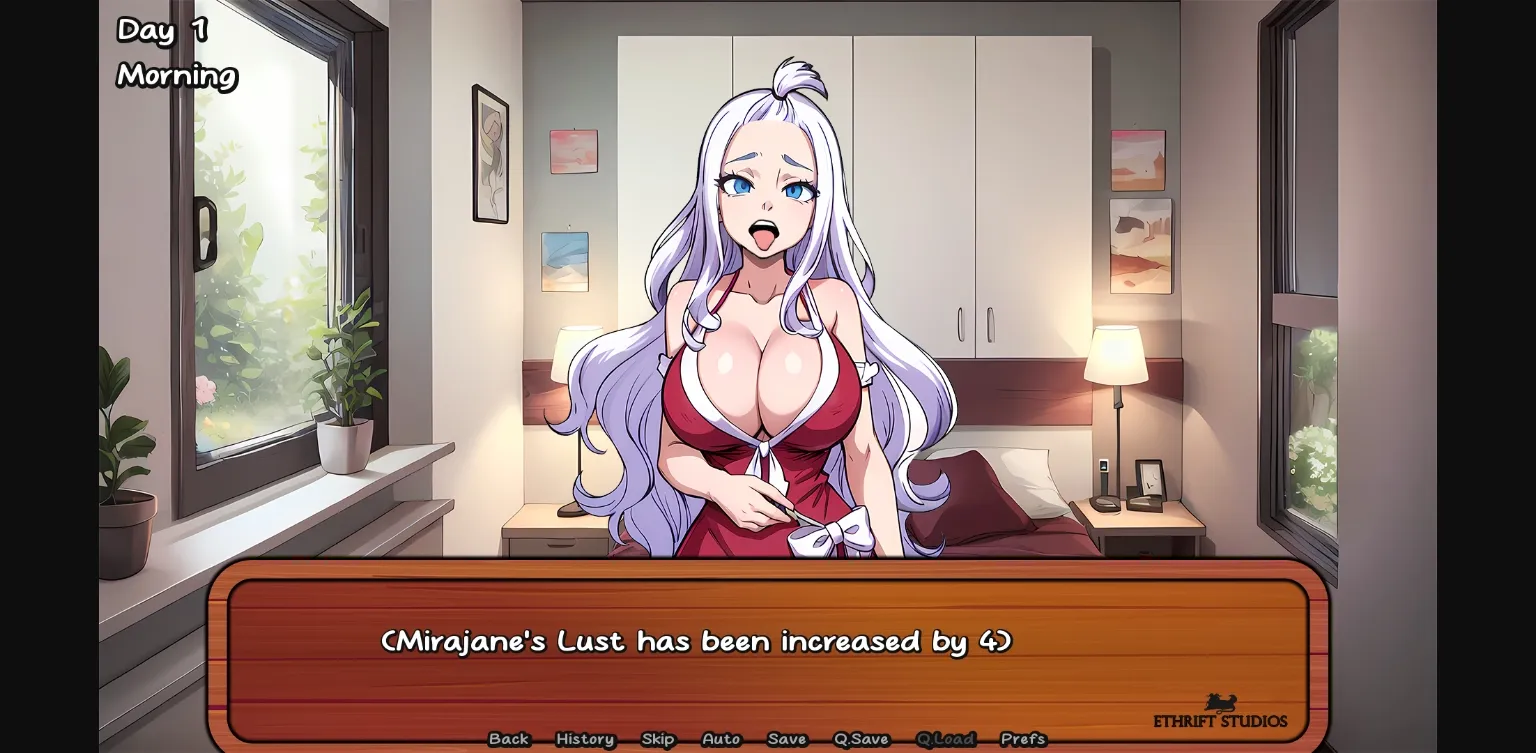Click the Day 1 indicator
The height and width of the screenshot is (753, 1536).
(x=160, y=32)
